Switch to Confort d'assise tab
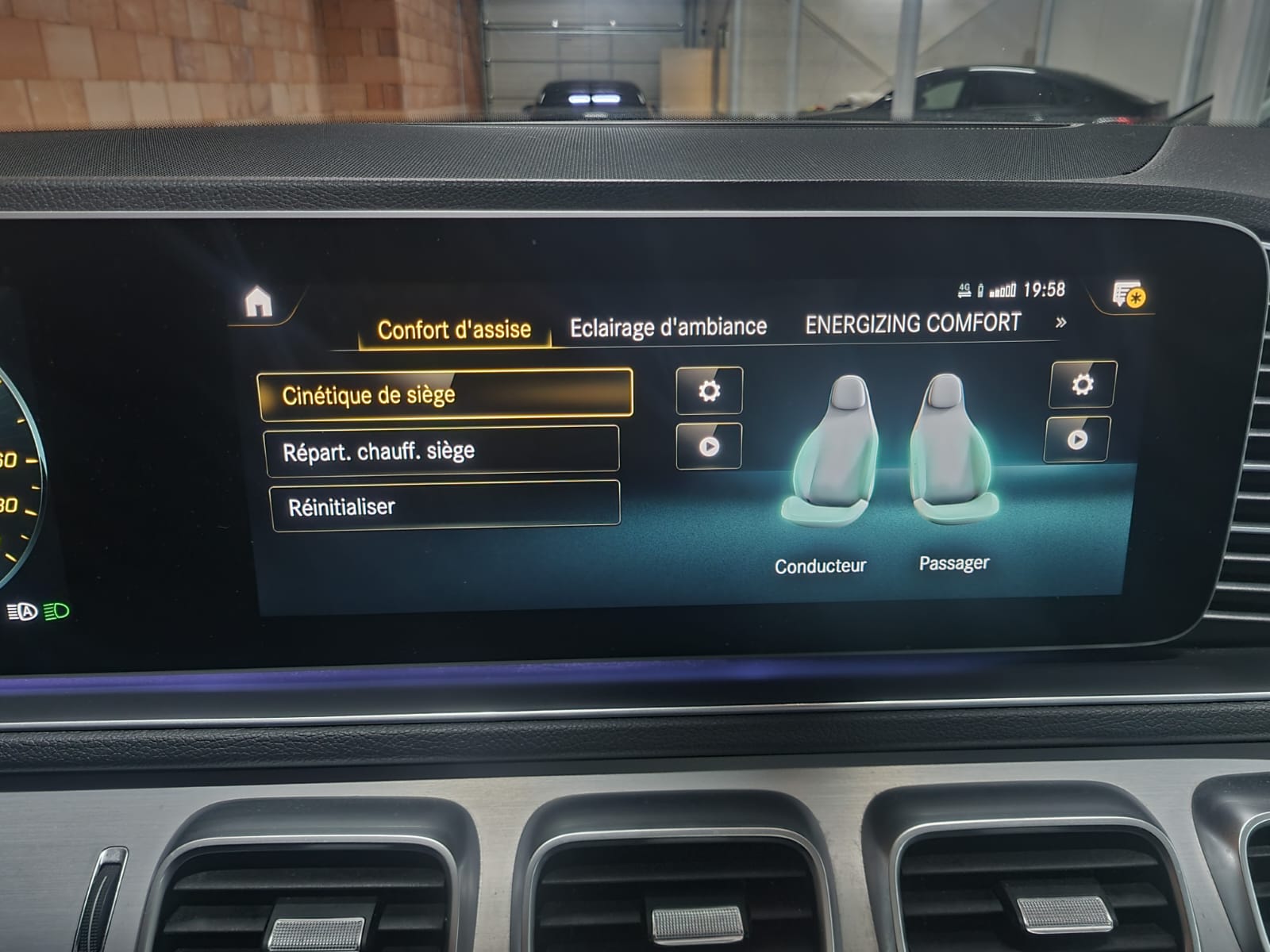 (454, 329)
